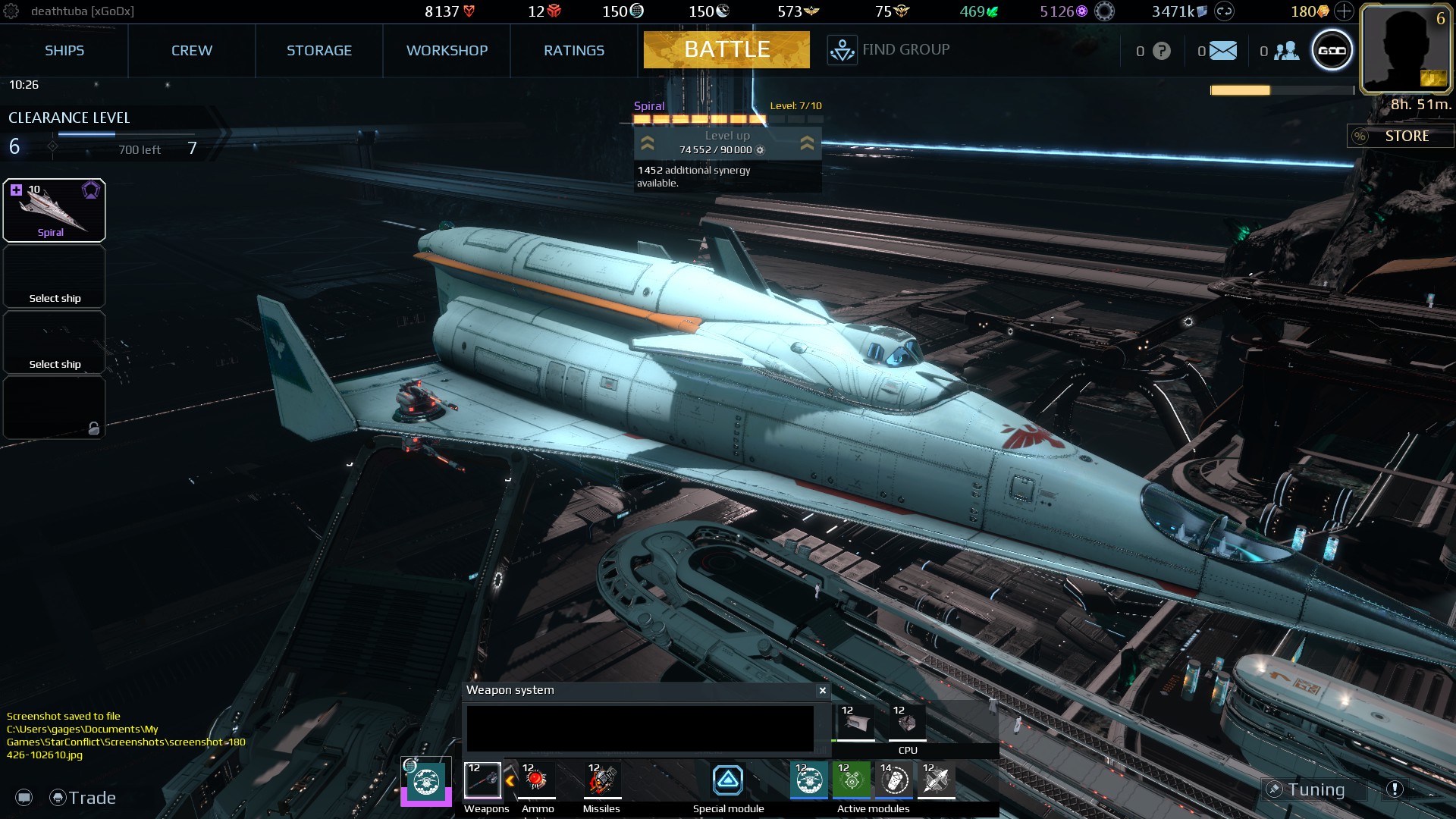The width and height of the screenshot is (1456, 819).
Task: Switch to the Crew tab
Action: (191, 51)
